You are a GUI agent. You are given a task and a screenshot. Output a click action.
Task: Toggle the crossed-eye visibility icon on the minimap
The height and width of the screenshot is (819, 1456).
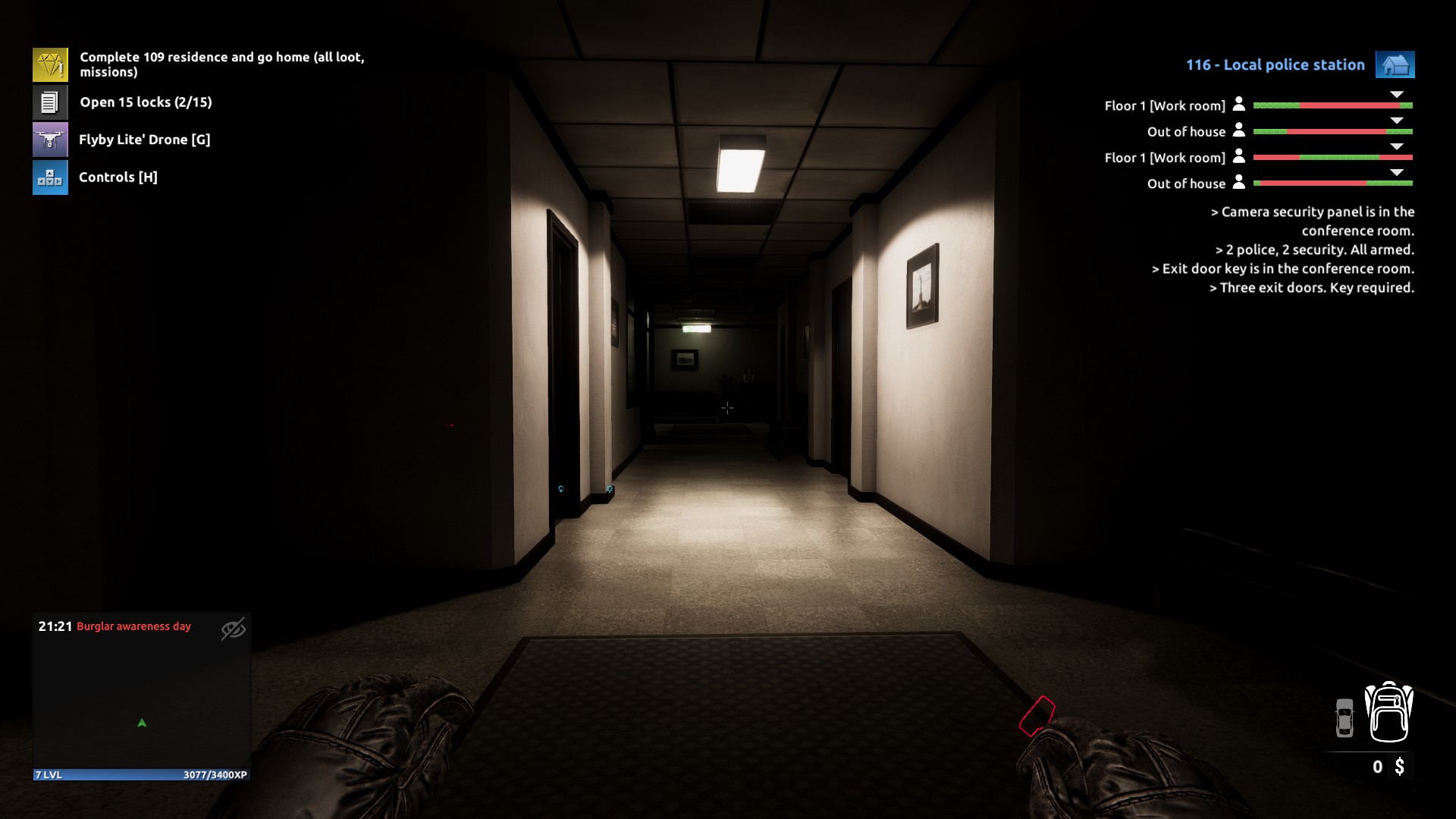click(234, 629)
